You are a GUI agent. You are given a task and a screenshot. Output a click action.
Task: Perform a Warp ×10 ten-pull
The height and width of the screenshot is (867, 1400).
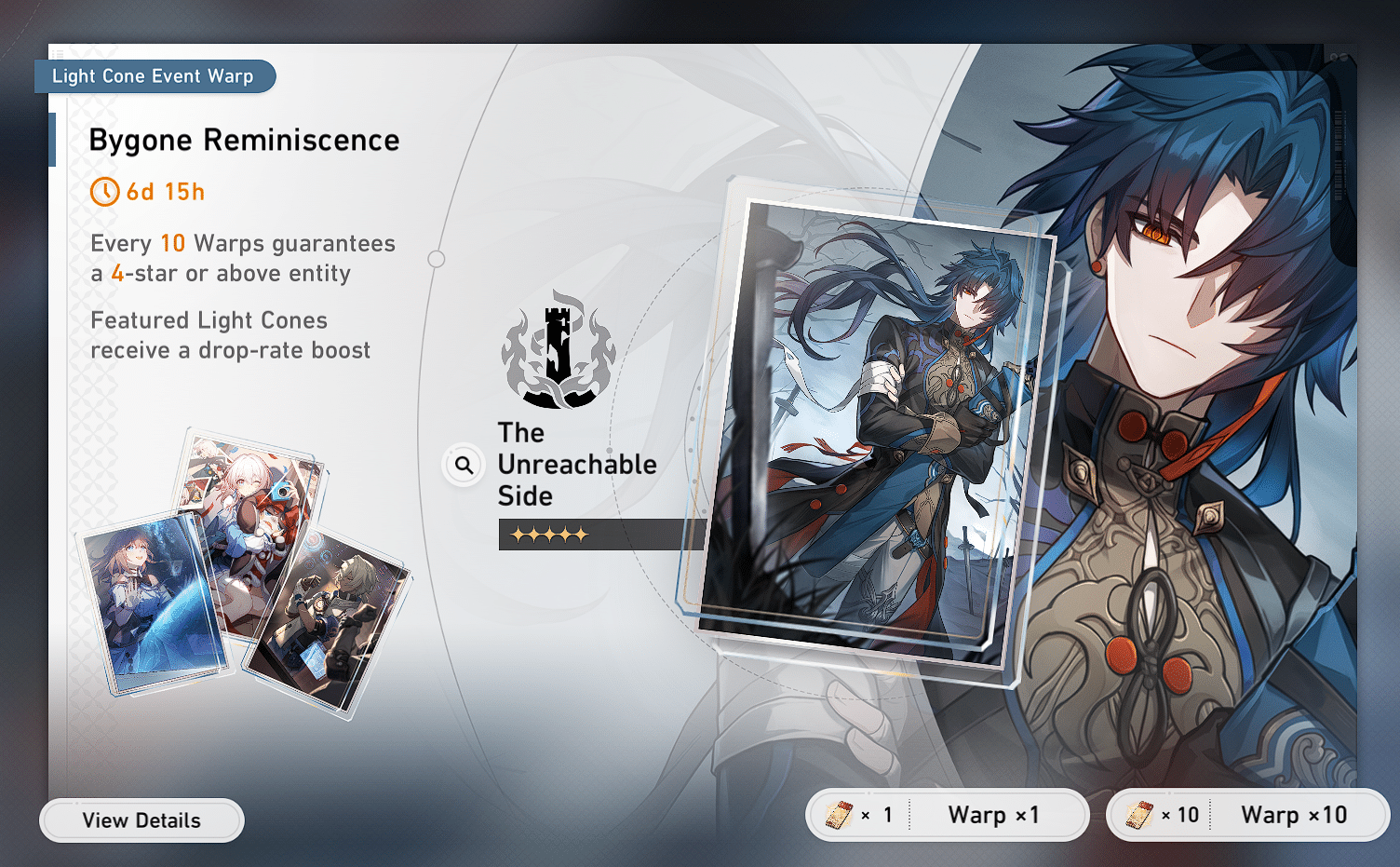pos(1295,814)
